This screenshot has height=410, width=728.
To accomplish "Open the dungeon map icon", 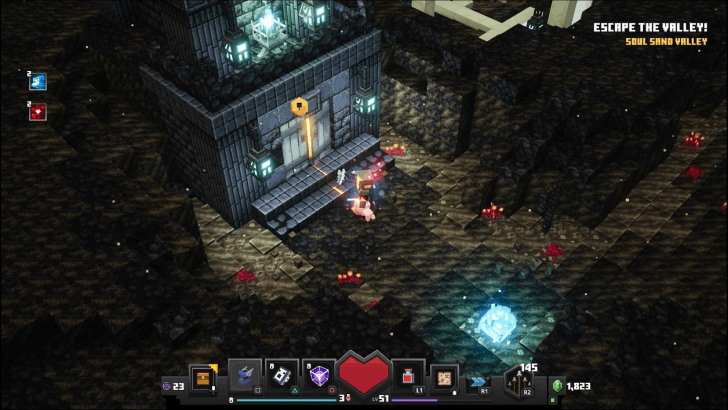I will (445, 377).
